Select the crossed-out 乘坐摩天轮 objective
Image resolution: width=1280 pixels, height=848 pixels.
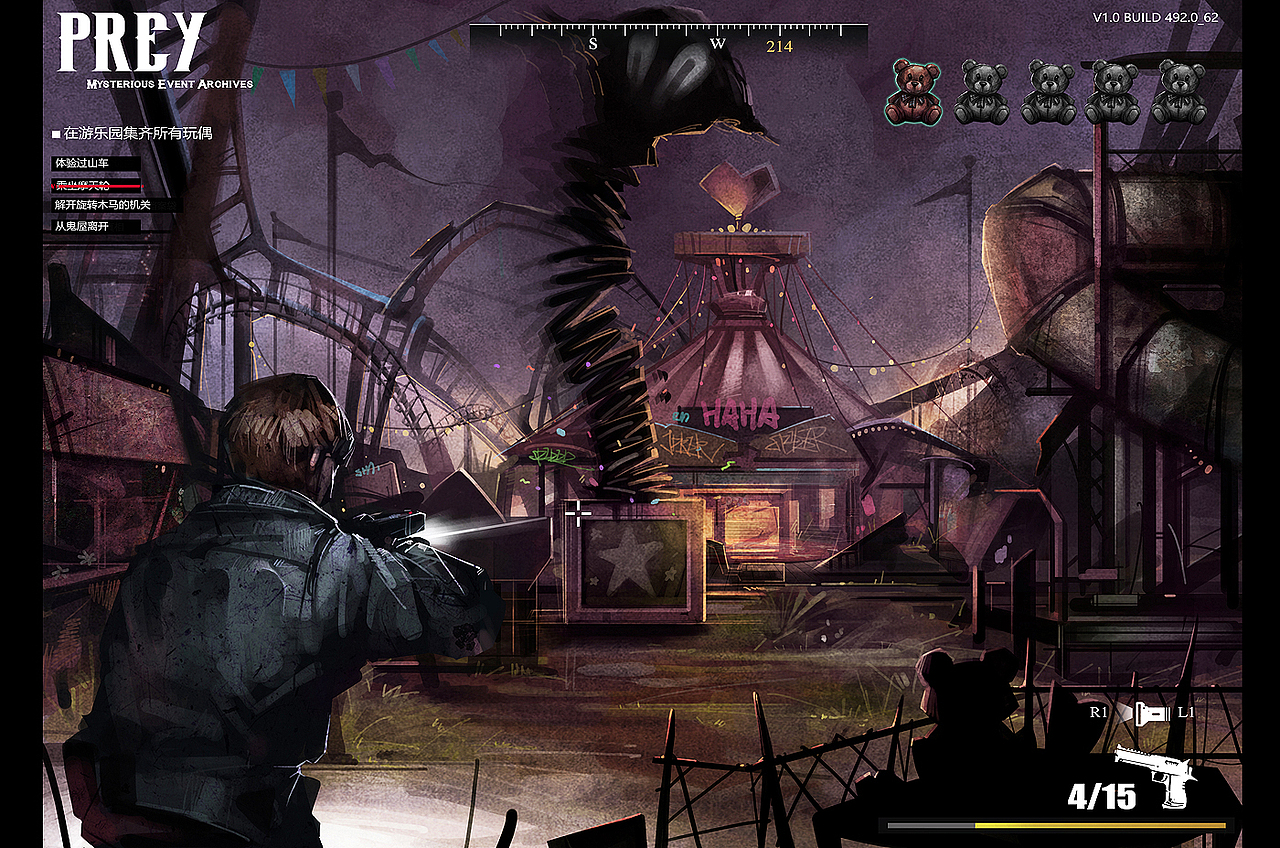(84, 185)
